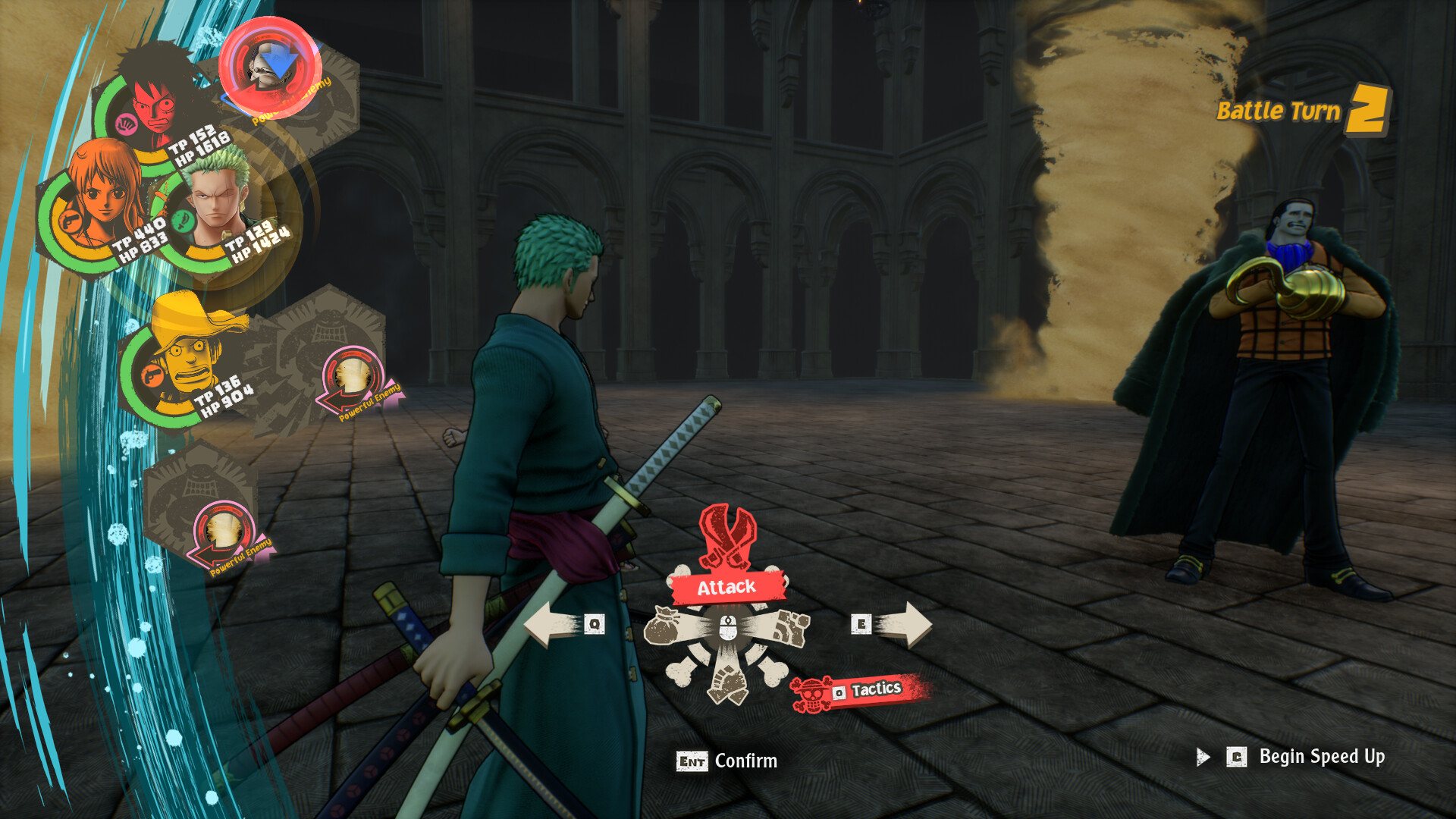The height and width of the screenshot is (819, 1456).
Task: Click the pirate skull icon next to Tactics
Action: click(810, 692)
